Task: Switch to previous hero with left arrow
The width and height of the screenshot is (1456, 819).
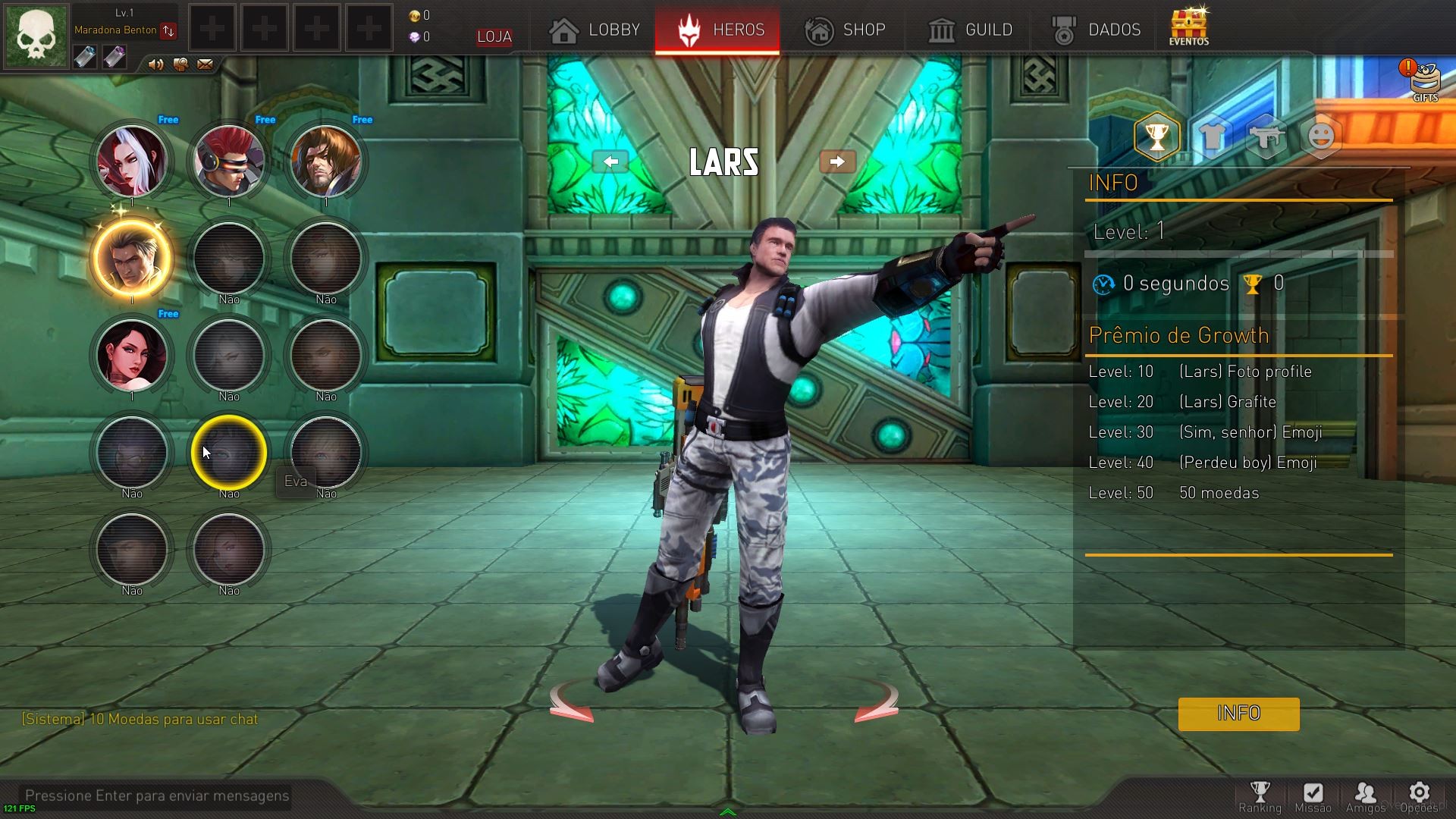Action: tap(610, 162)
